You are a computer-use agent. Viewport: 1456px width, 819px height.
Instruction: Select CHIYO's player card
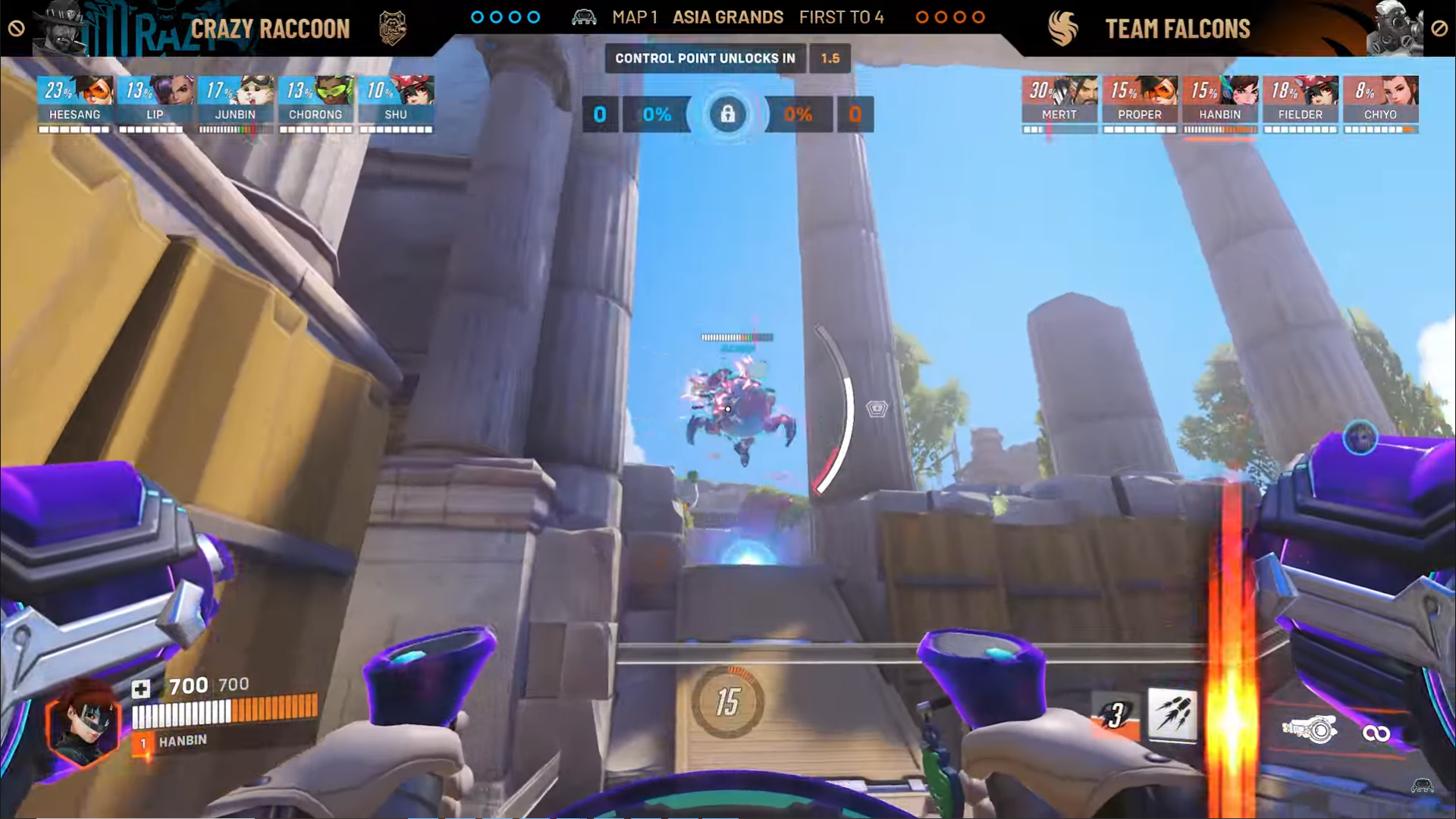[x=1381, y=102]
